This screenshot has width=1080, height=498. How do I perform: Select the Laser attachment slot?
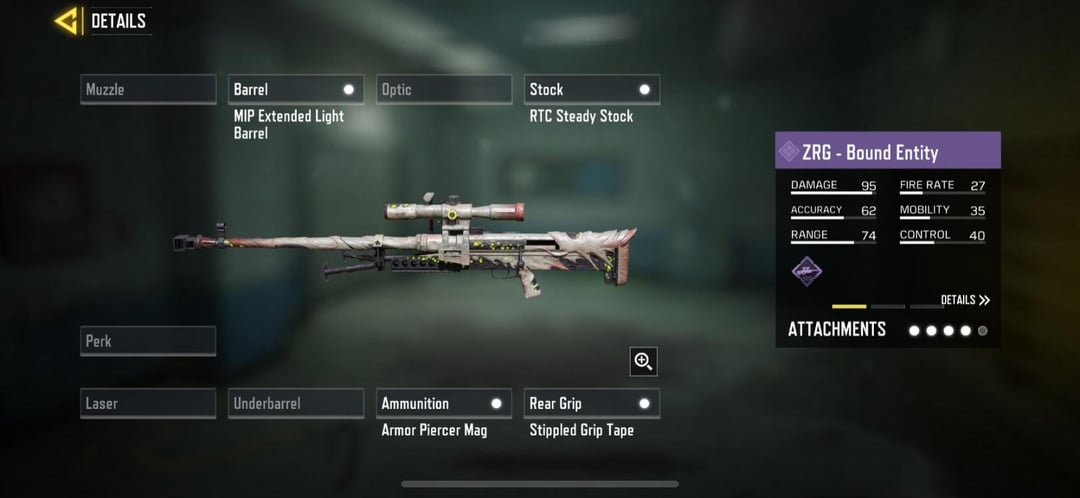tap(148, 403)
